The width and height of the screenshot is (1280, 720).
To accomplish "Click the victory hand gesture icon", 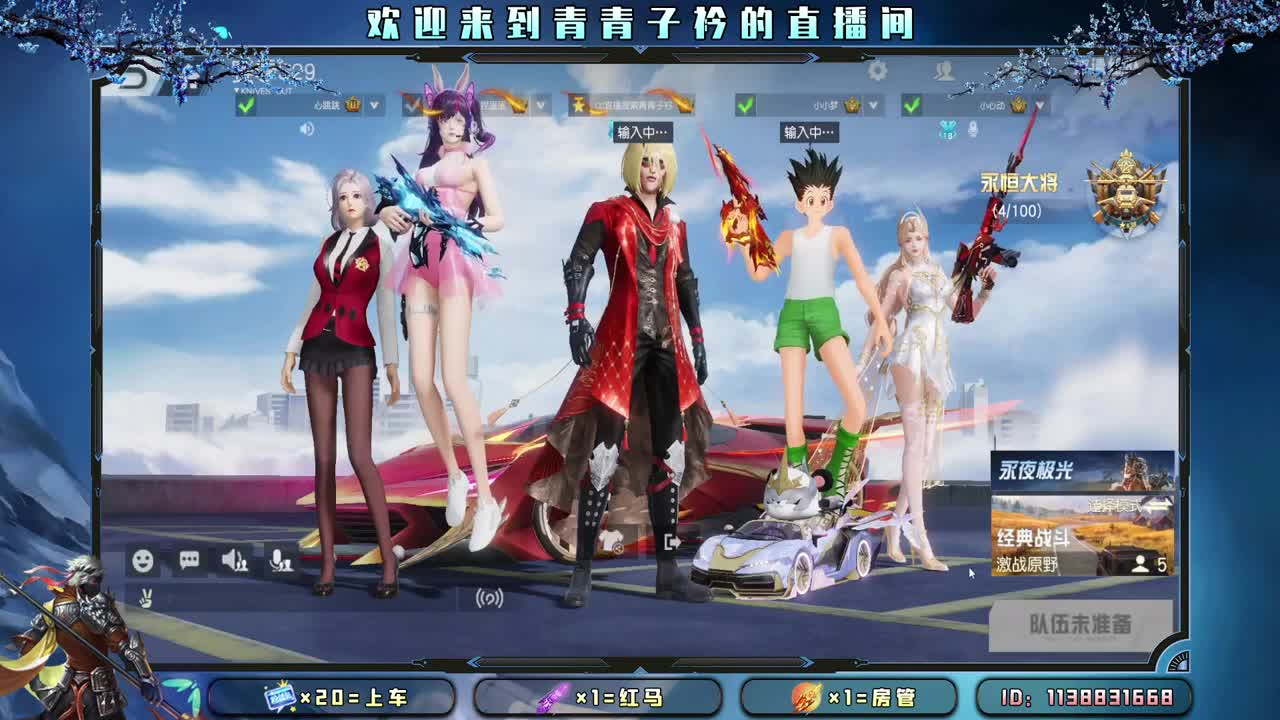I will click(143, 598).
